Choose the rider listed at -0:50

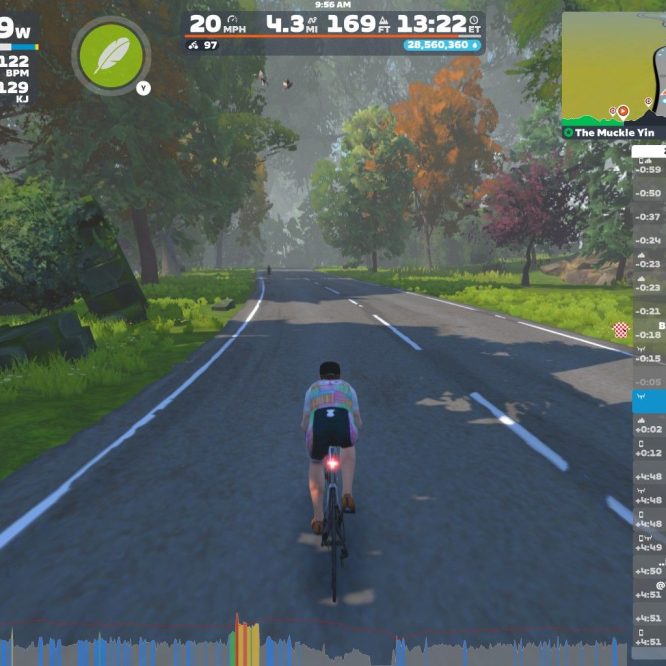click(649, 192)
